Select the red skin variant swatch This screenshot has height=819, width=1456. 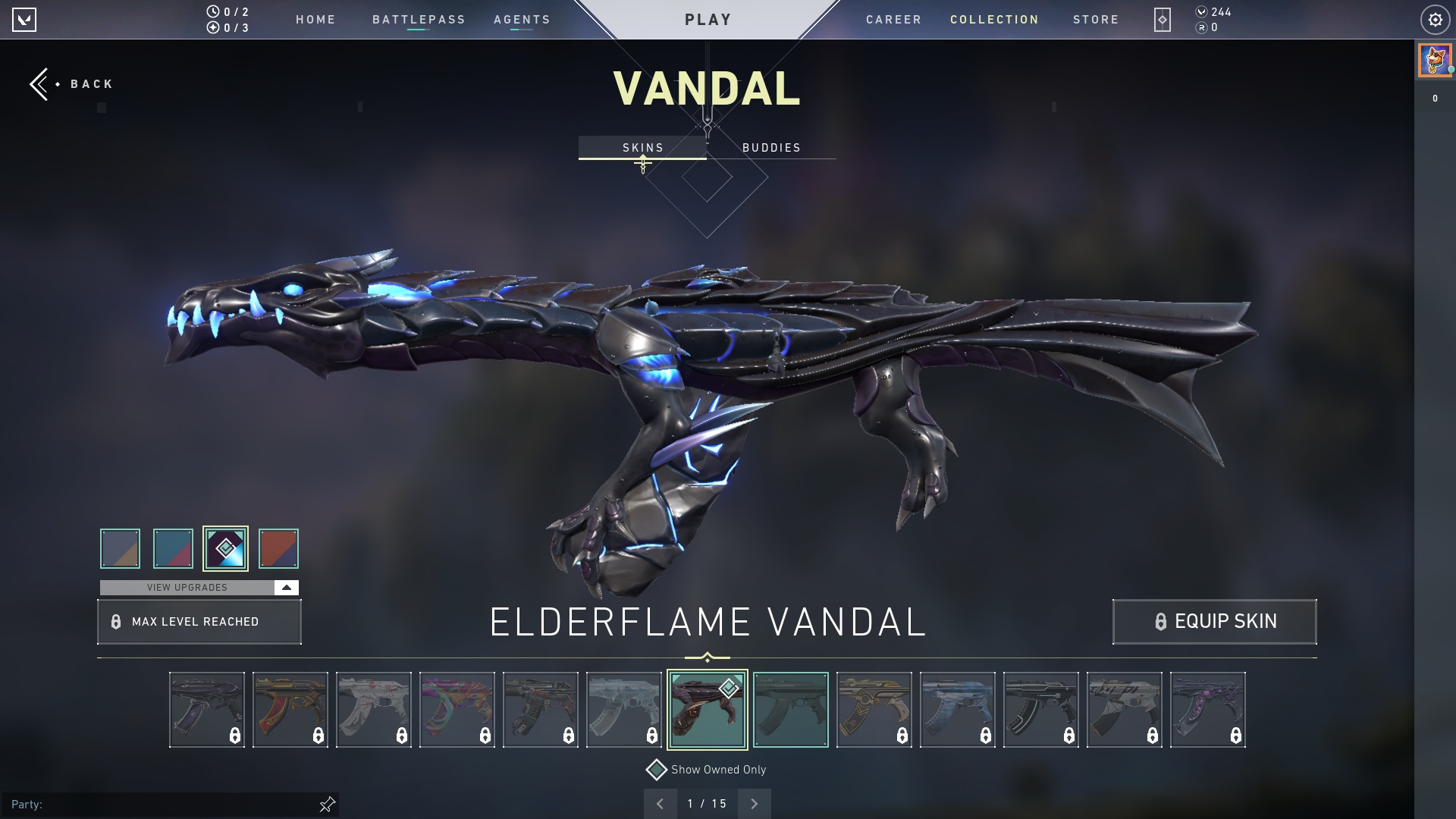278,548
